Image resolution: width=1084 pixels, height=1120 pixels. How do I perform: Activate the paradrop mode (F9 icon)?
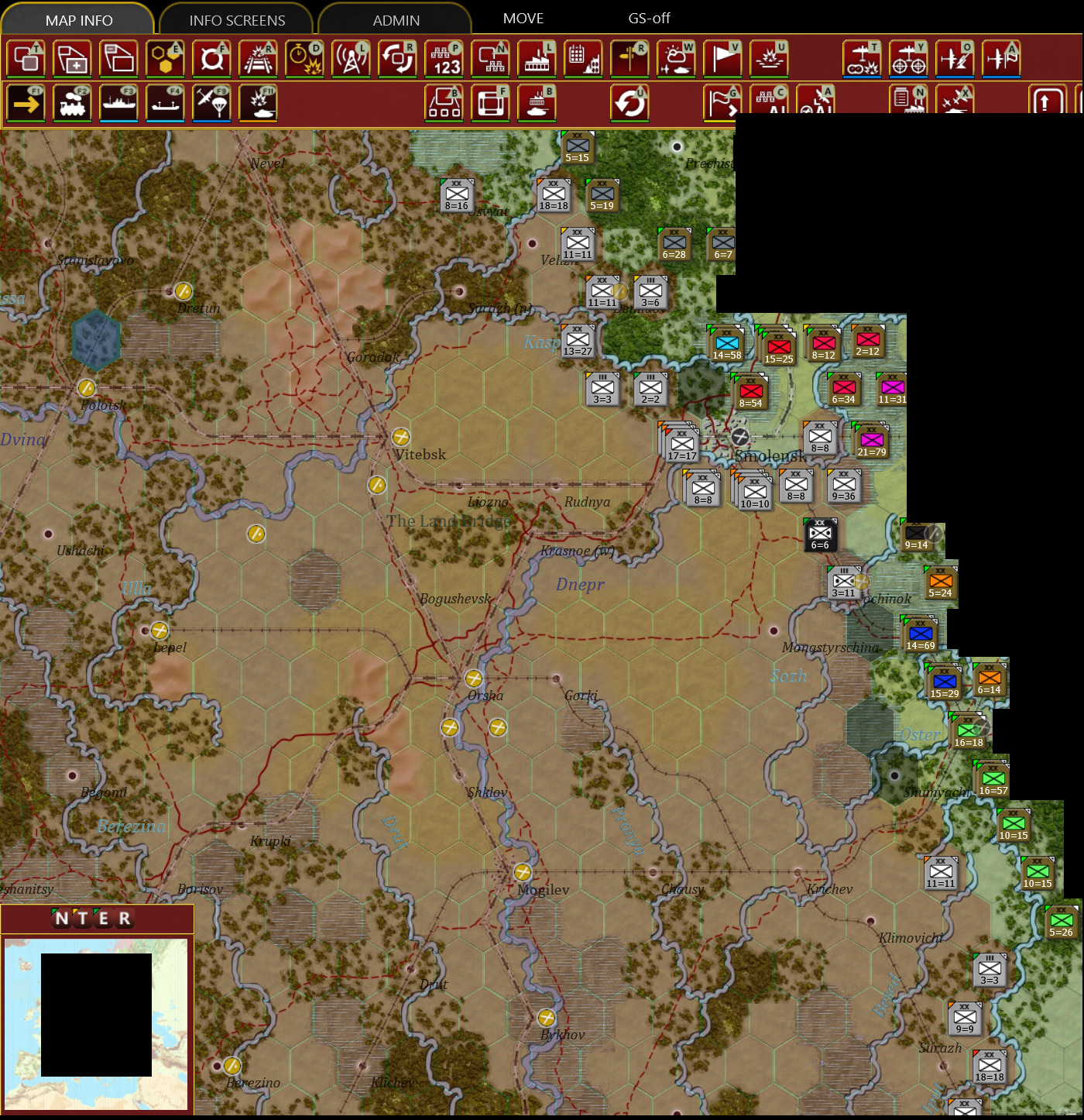pos(213,102)
